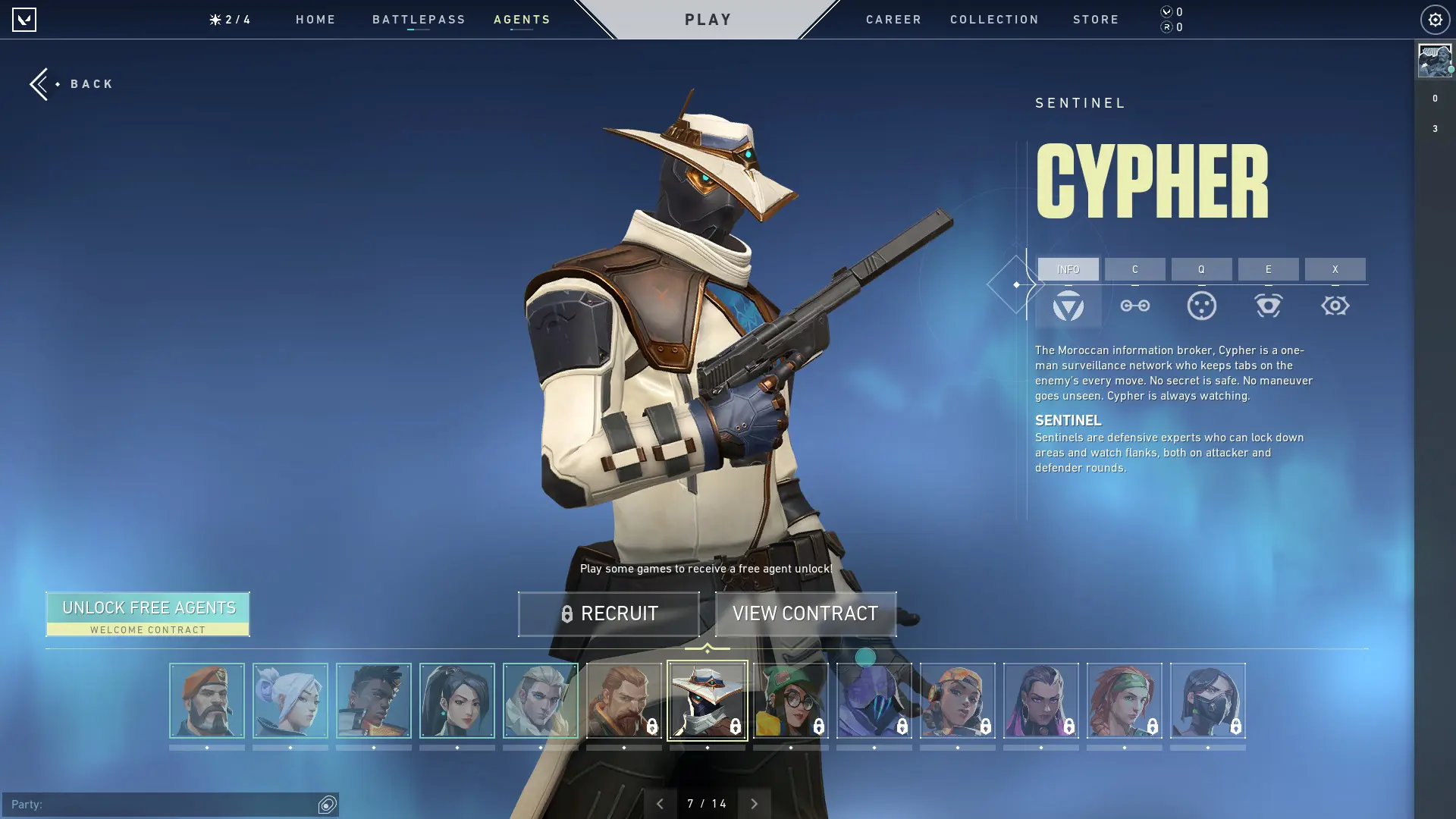Viewport: 1456px width, 819px height.
Task: Open the Spycam ability icon
Action: click(1268, 306)
